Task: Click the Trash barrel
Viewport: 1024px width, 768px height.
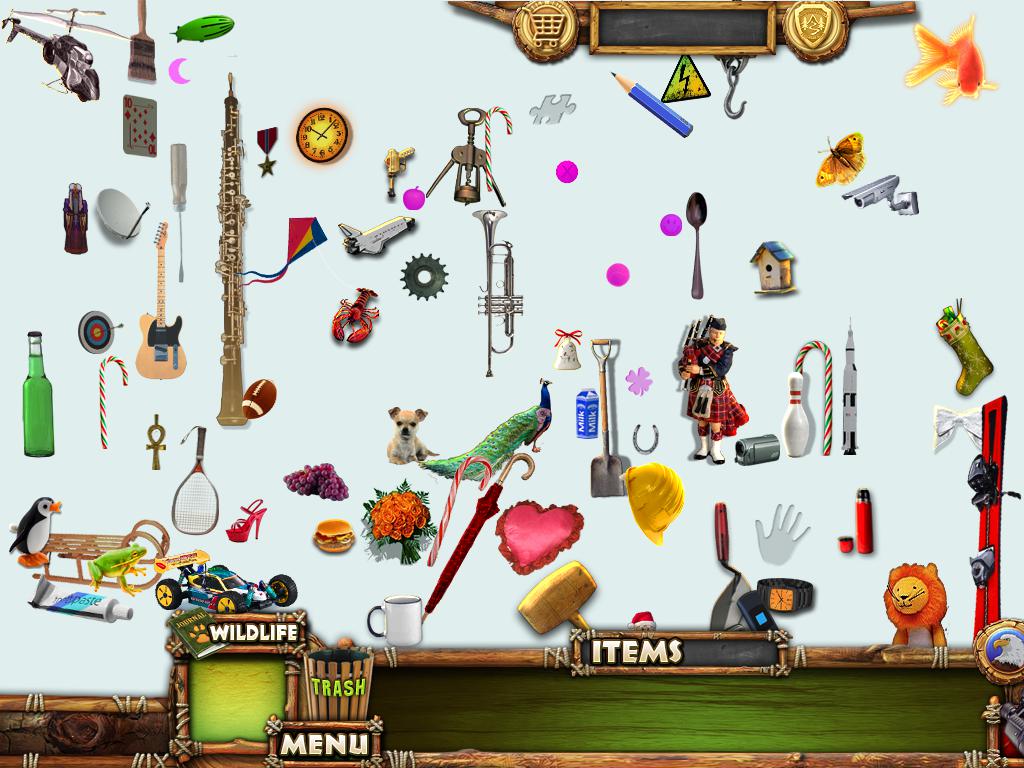Action: click(338, 685)
